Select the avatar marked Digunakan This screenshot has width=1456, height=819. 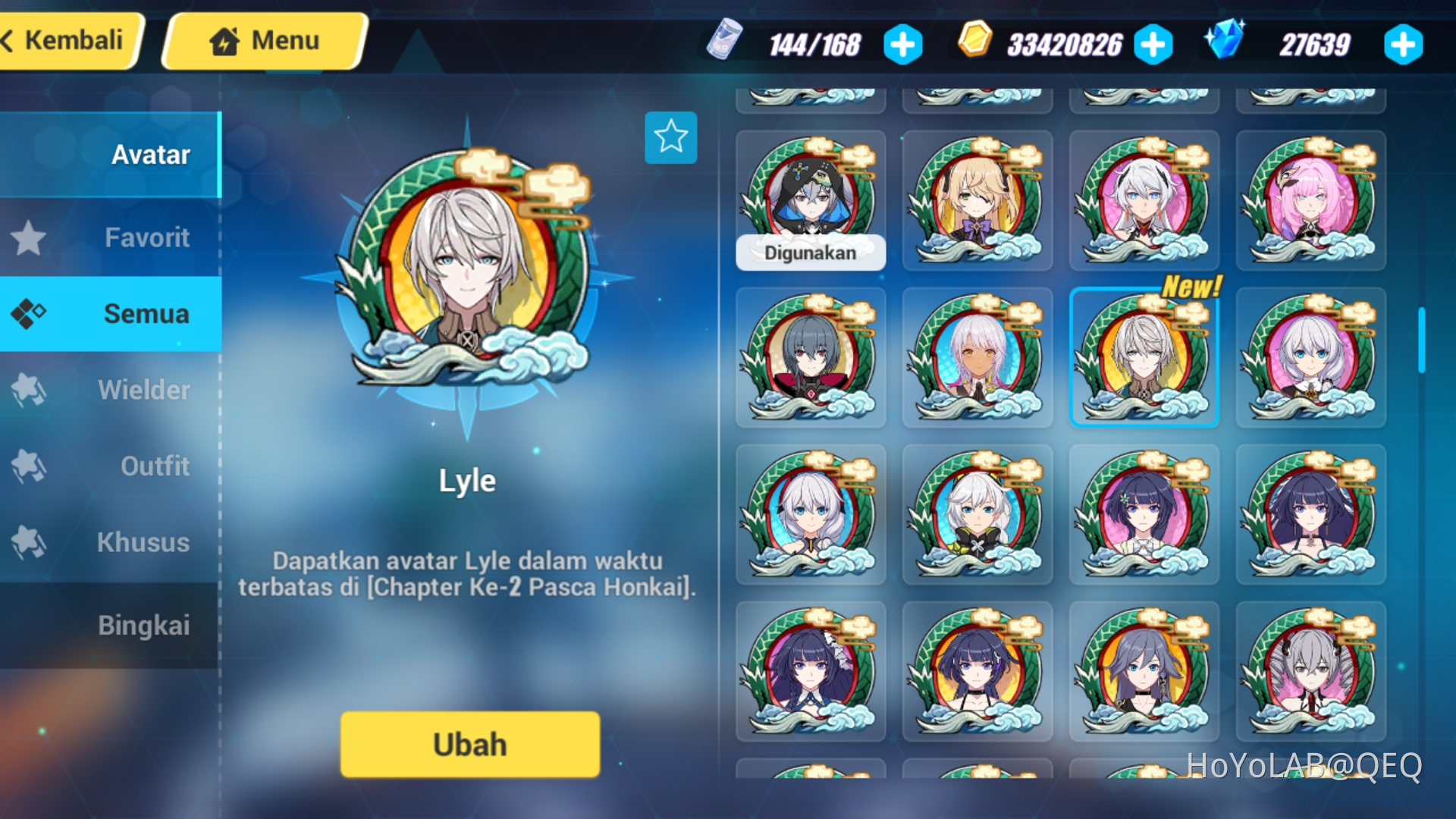(x=811, y=199)
